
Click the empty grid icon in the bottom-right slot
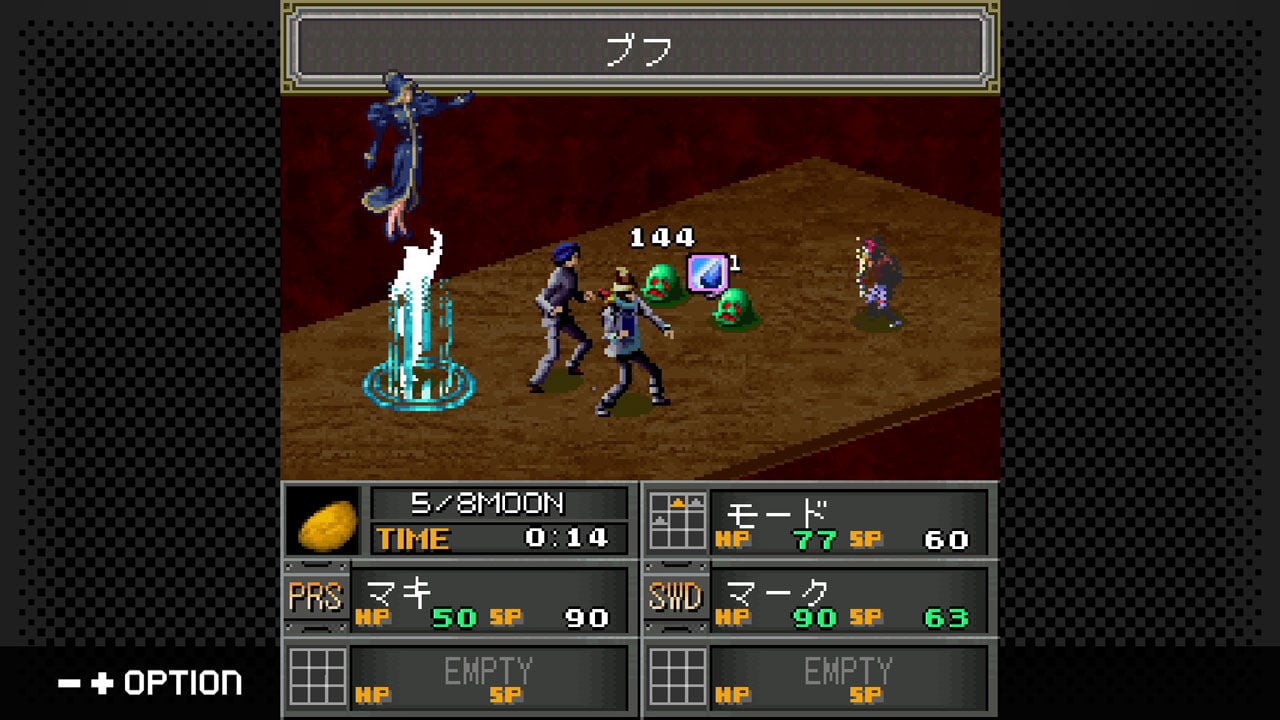pyautogui.click(x=677, y=677)
